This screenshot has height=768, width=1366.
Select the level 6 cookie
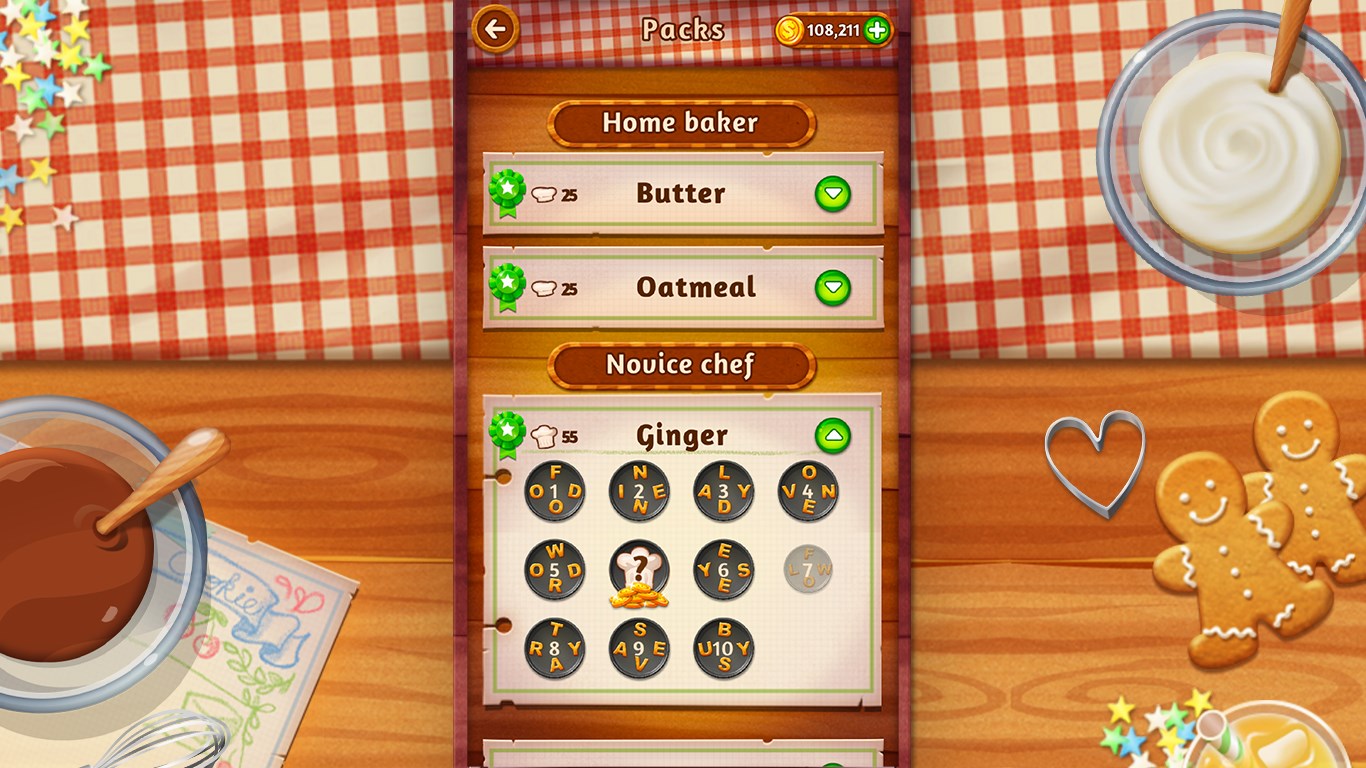point(725,570)
